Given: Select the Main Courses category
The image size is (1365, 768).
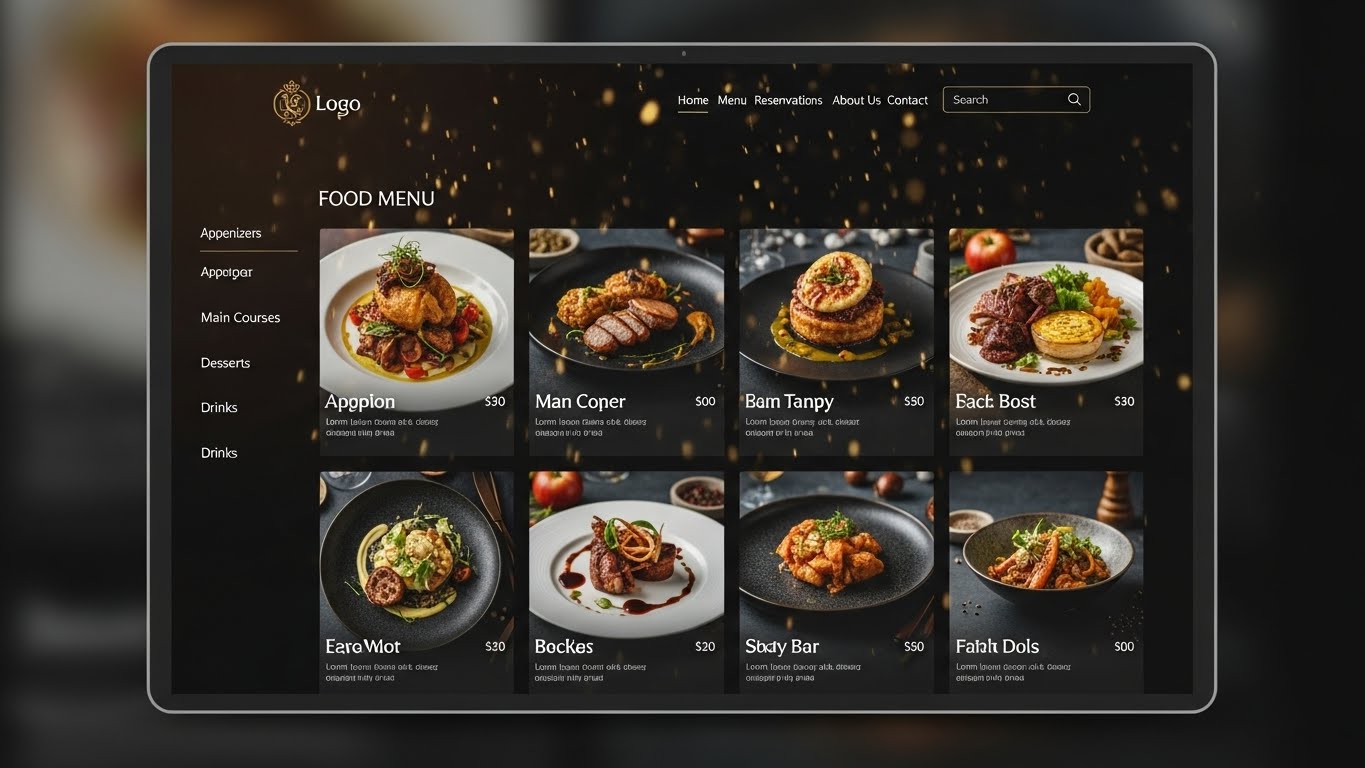Looking at the screenshot, I should (x=240, y=317).
